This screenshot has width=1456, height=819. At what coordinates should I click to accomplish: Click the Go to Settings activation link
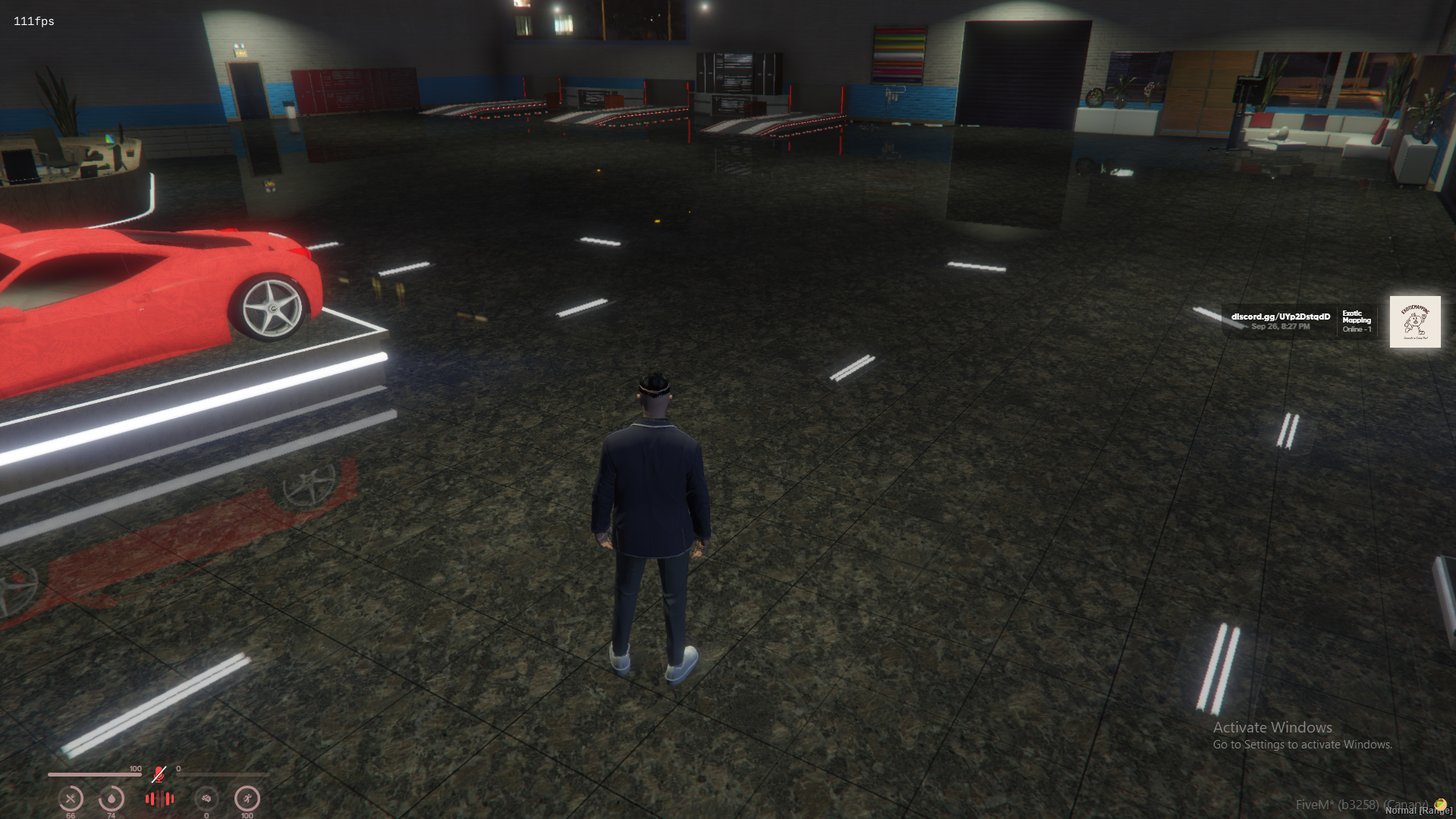pos(1303,745)
